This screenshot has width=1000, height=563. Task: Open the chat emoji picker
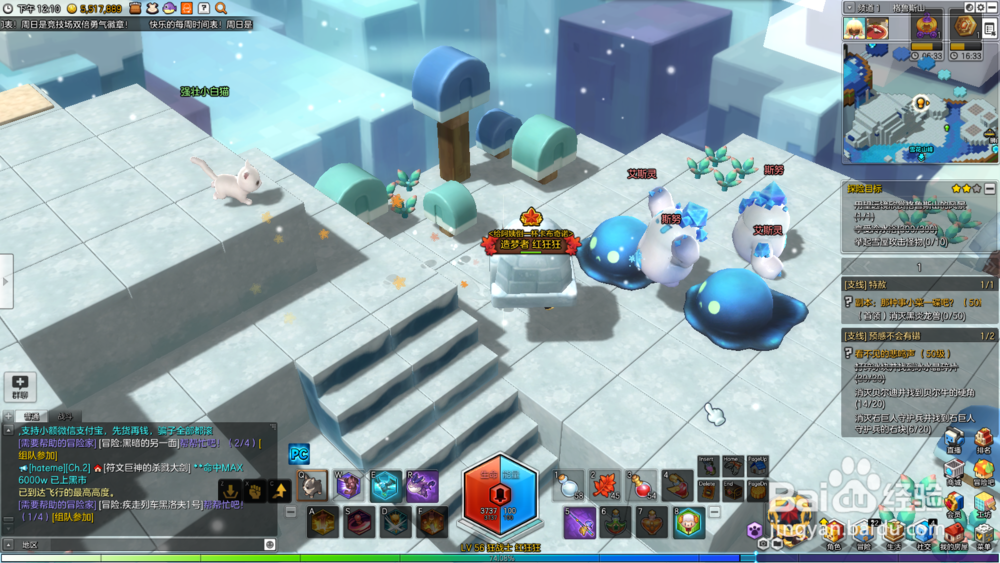269,544
